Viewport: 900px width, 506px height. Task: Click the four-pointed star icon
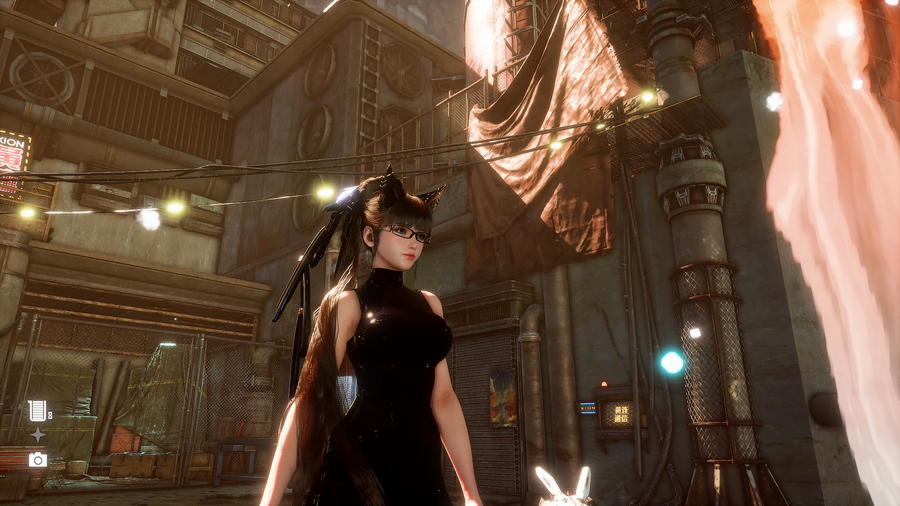(38, 435)
